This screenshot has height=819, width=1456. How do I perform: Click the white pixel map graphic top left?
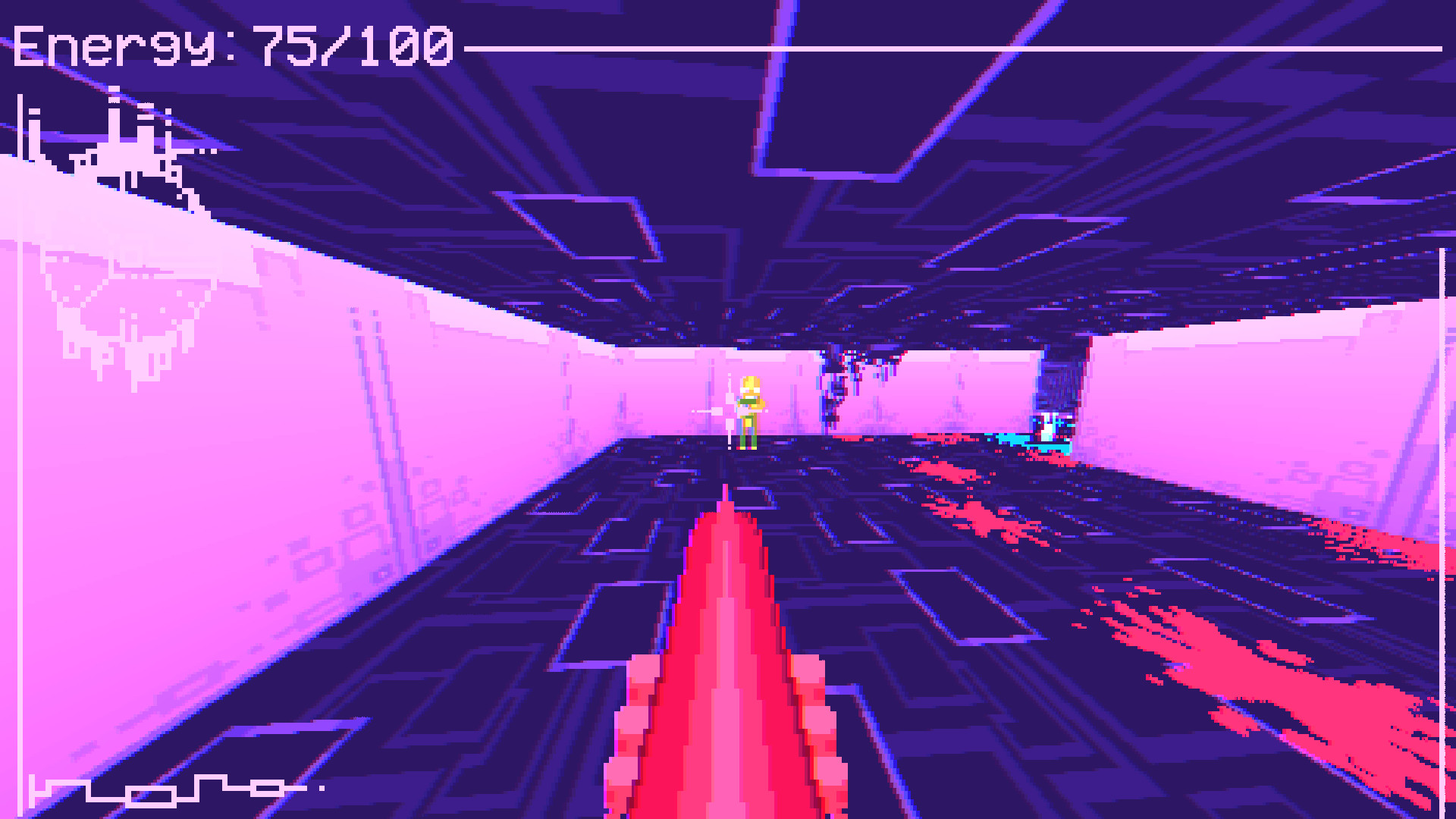(114, 136)
